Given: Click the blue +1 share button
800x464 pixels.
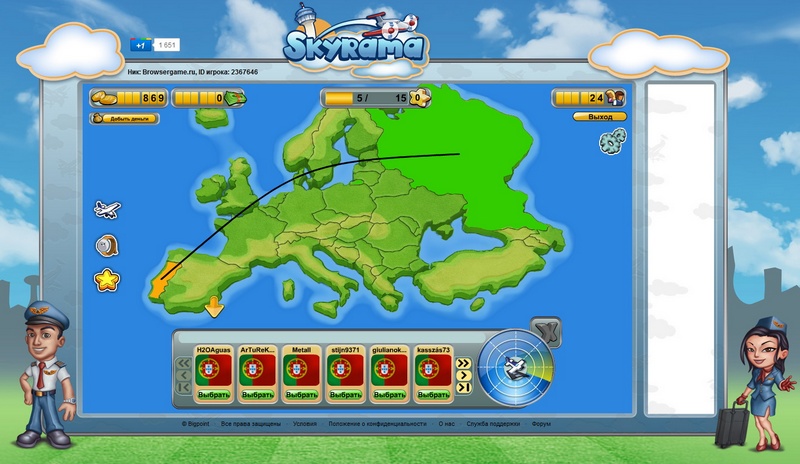Looking at the screenshot, I should [x=140, y=45].
